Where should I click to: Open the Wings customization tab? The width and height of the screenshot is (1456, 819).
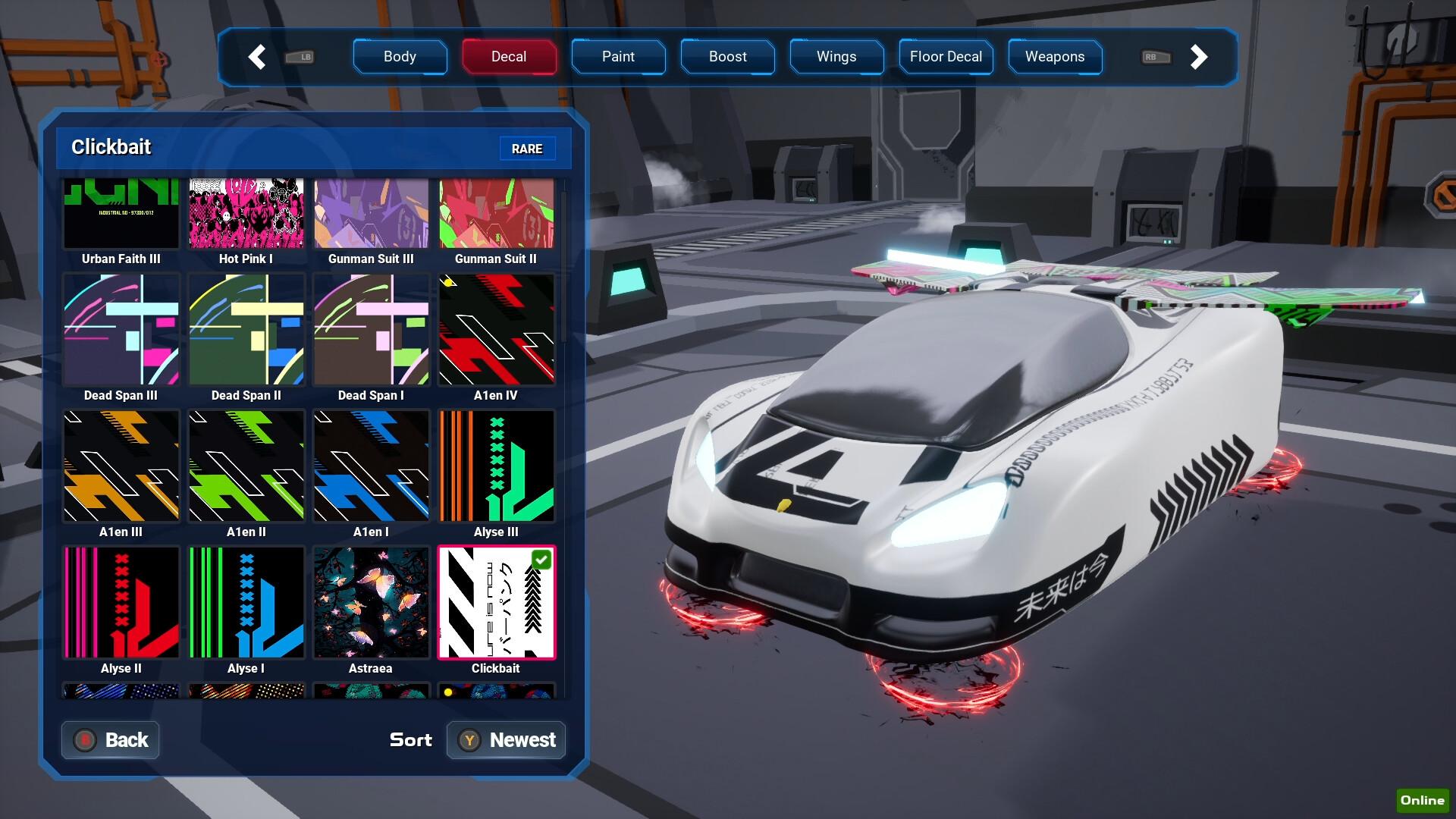click(836, 57)
